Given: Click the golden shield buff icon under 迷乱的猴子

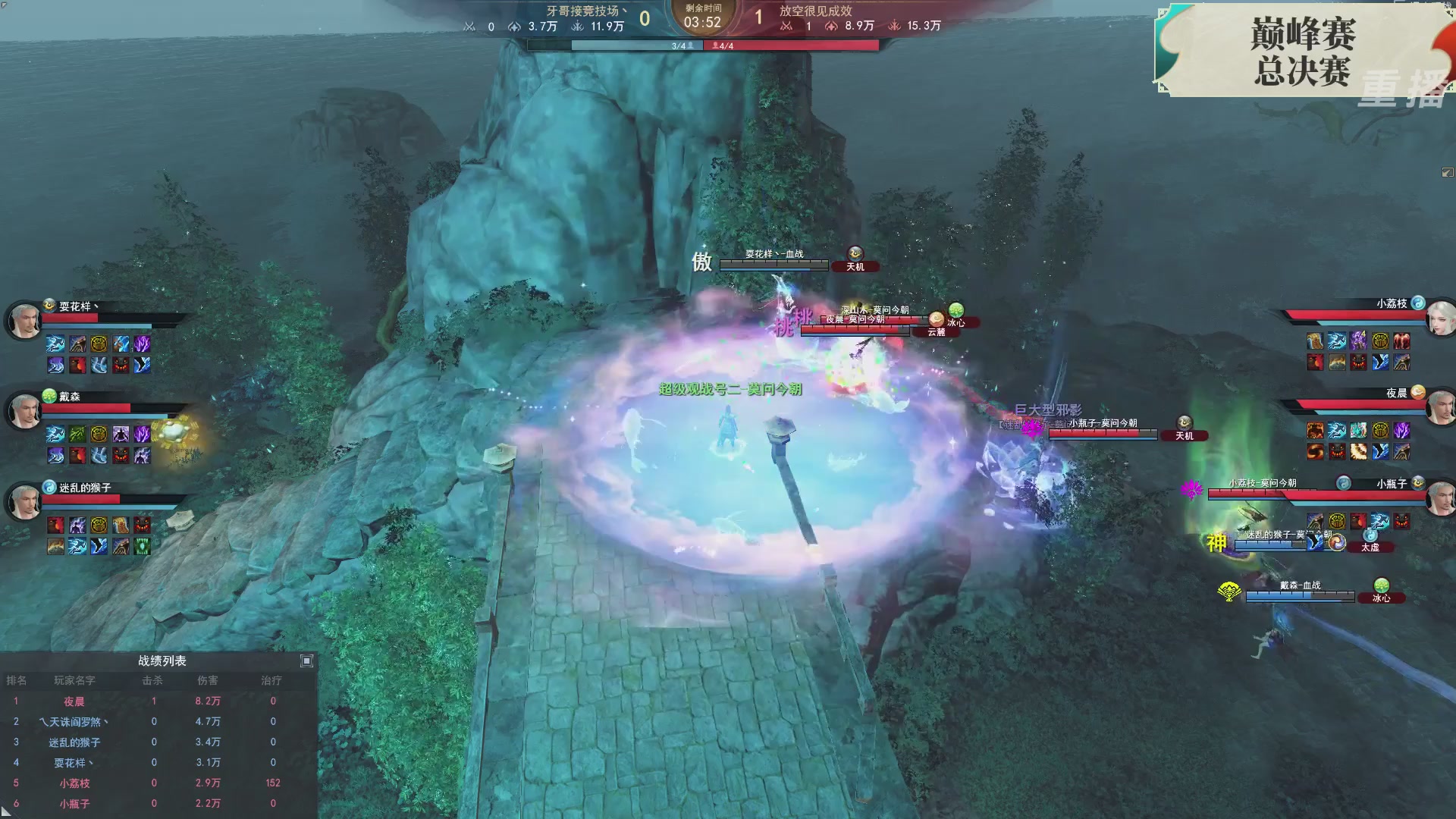Looking at the screenshot, I should pyautogui.click(x=99, y=524).
